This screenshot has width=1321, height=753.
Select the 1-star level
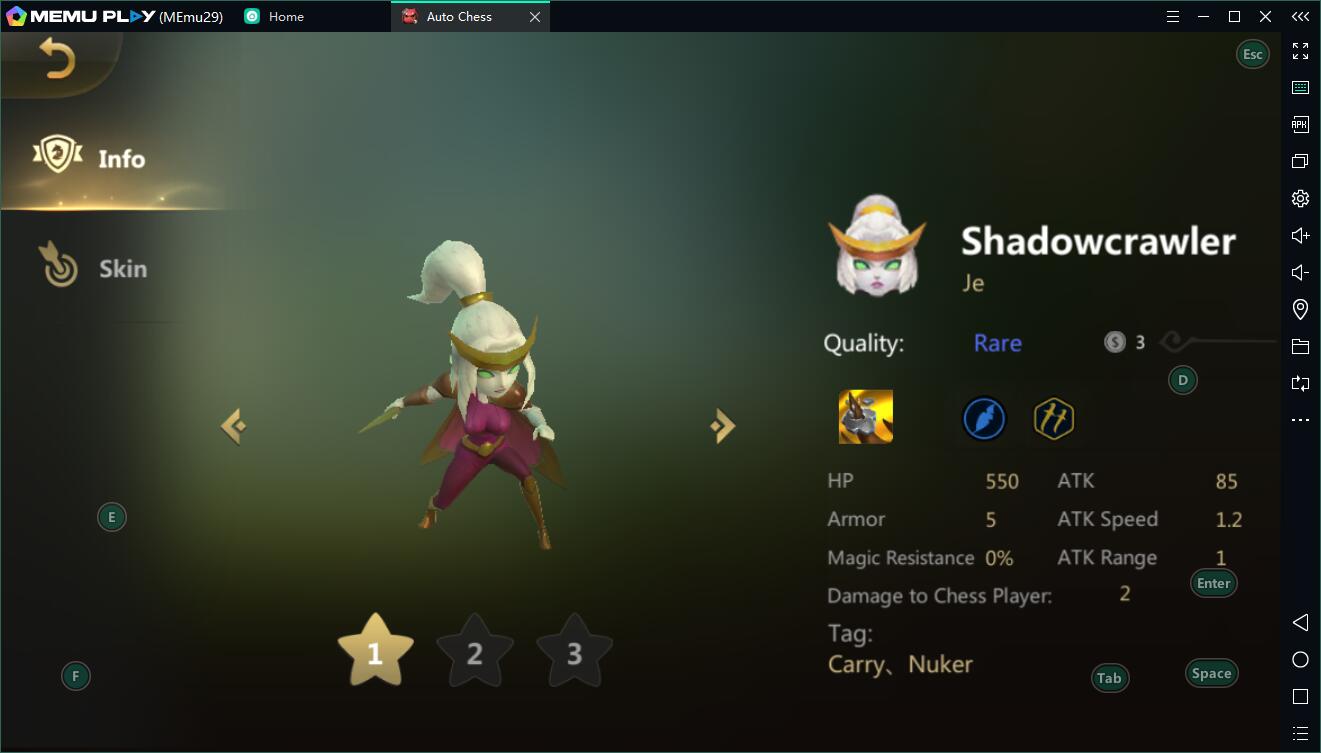[375, 652]
